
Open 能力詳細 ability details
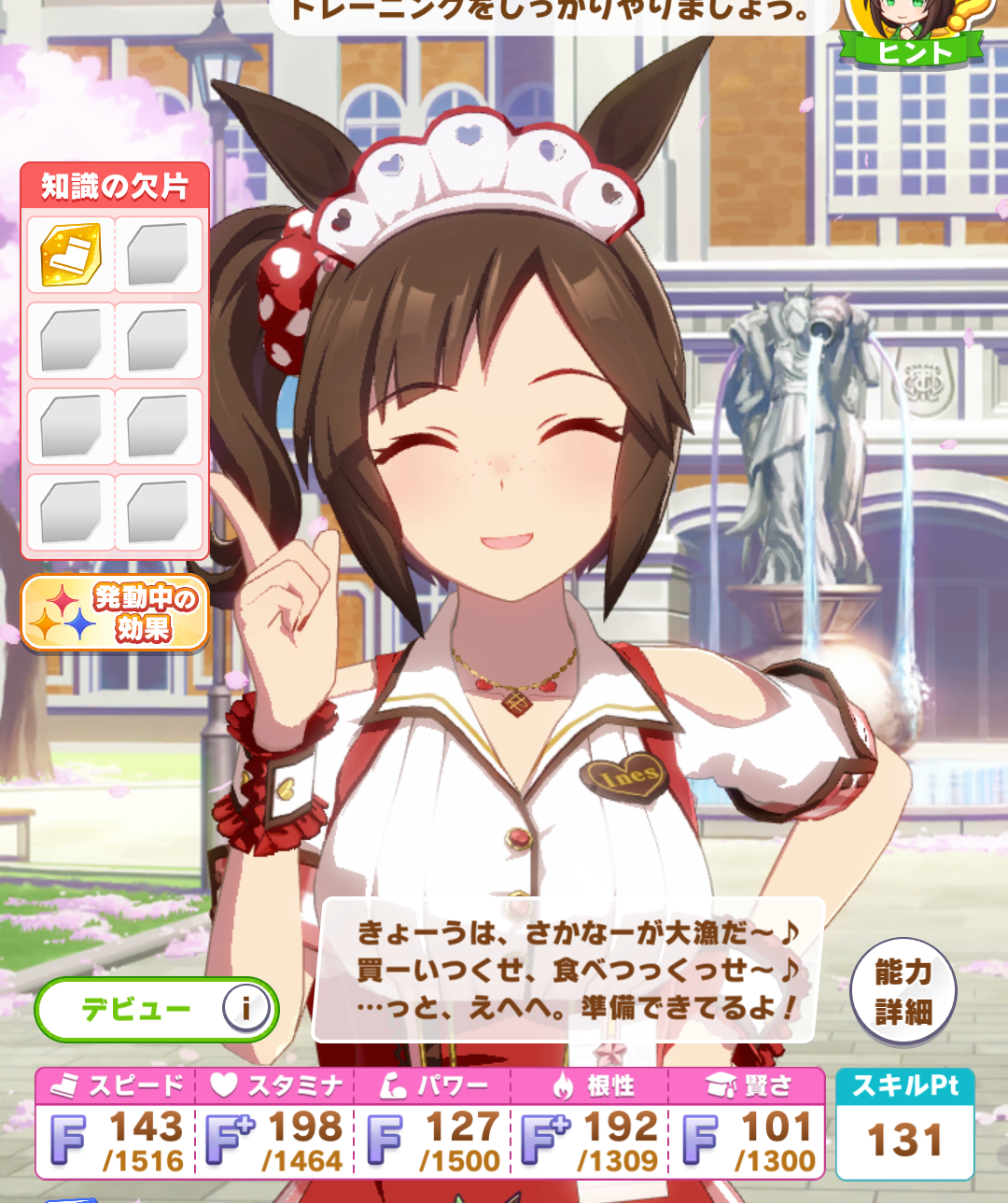[x=903, y=991]
